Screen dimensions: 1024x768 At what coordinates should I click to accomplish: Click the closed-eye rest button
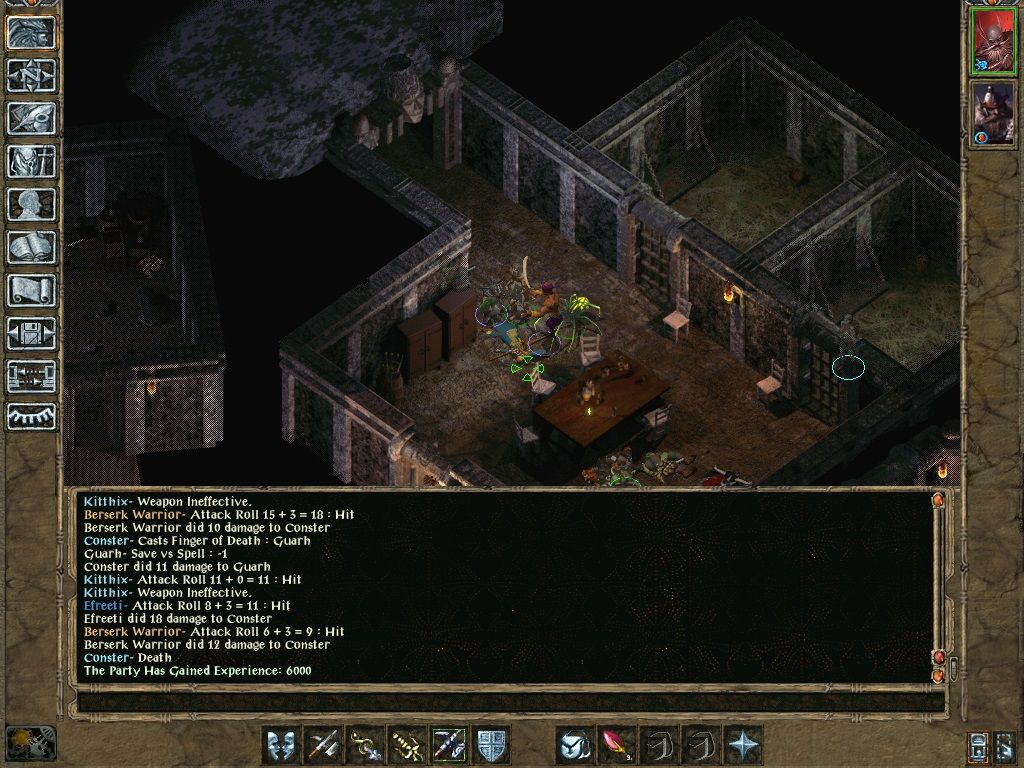[32, 416]
